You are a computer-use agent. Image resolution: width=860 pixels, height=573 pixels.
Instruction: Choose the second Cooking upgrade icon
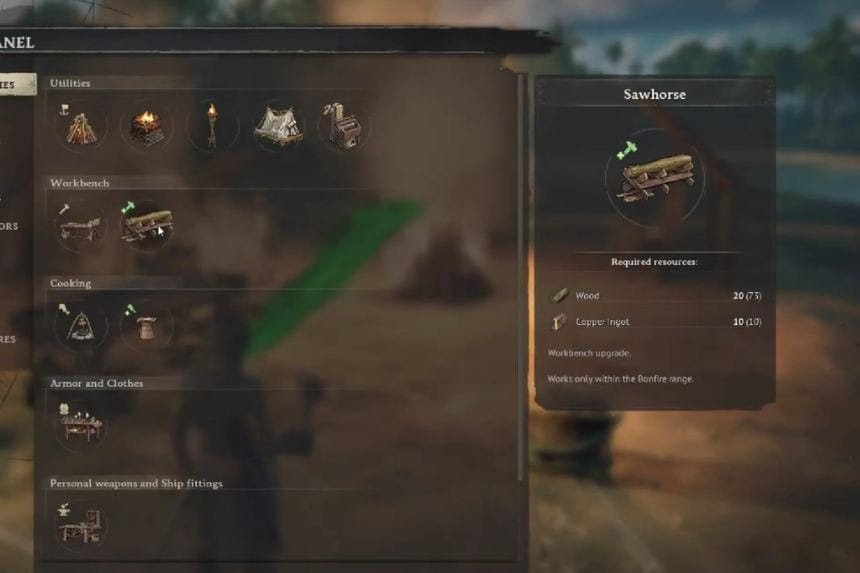pyautogui.click(x=146, y=325)
